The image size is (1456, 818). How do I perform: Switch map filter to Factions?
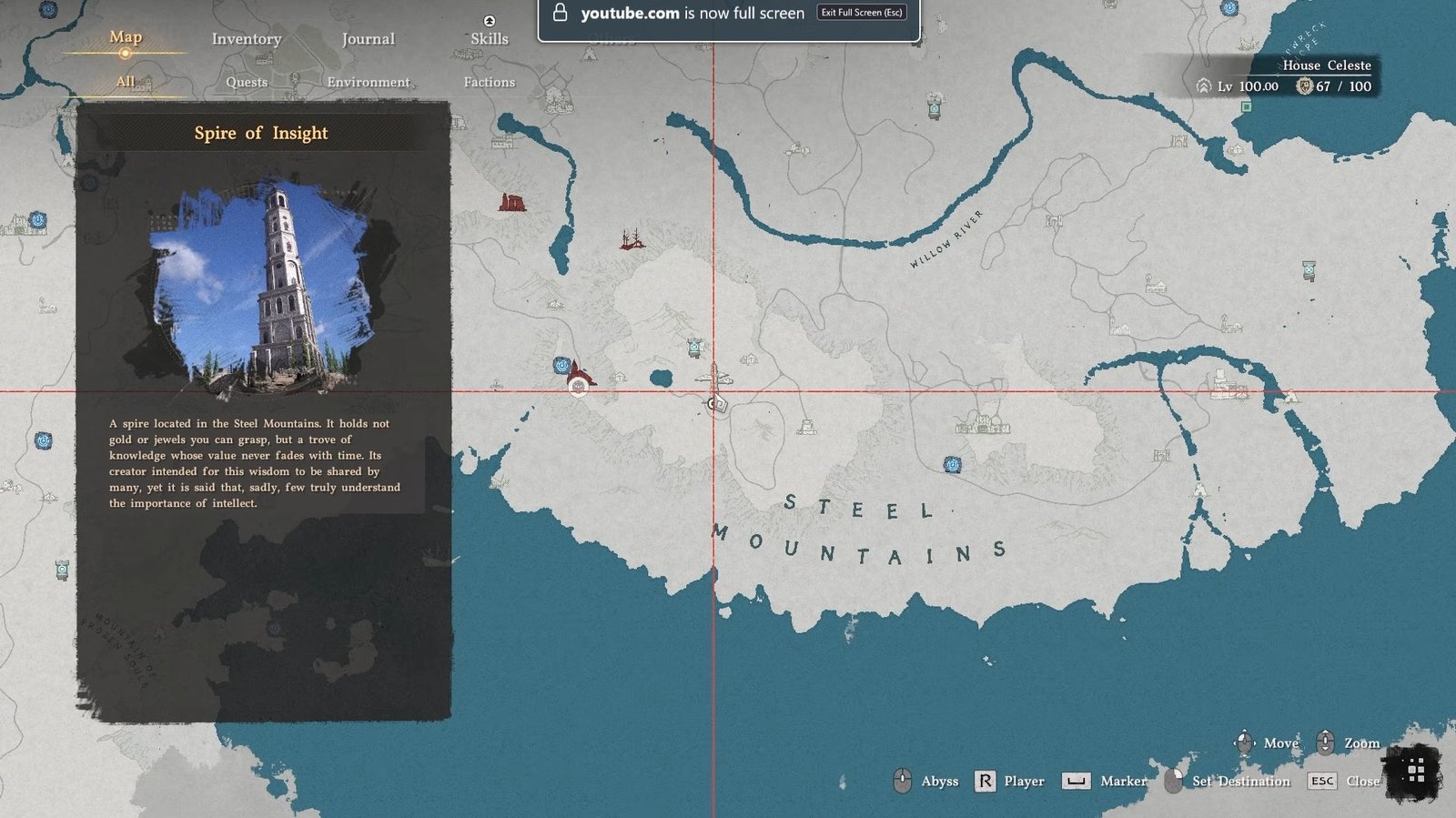coord(489,82)
